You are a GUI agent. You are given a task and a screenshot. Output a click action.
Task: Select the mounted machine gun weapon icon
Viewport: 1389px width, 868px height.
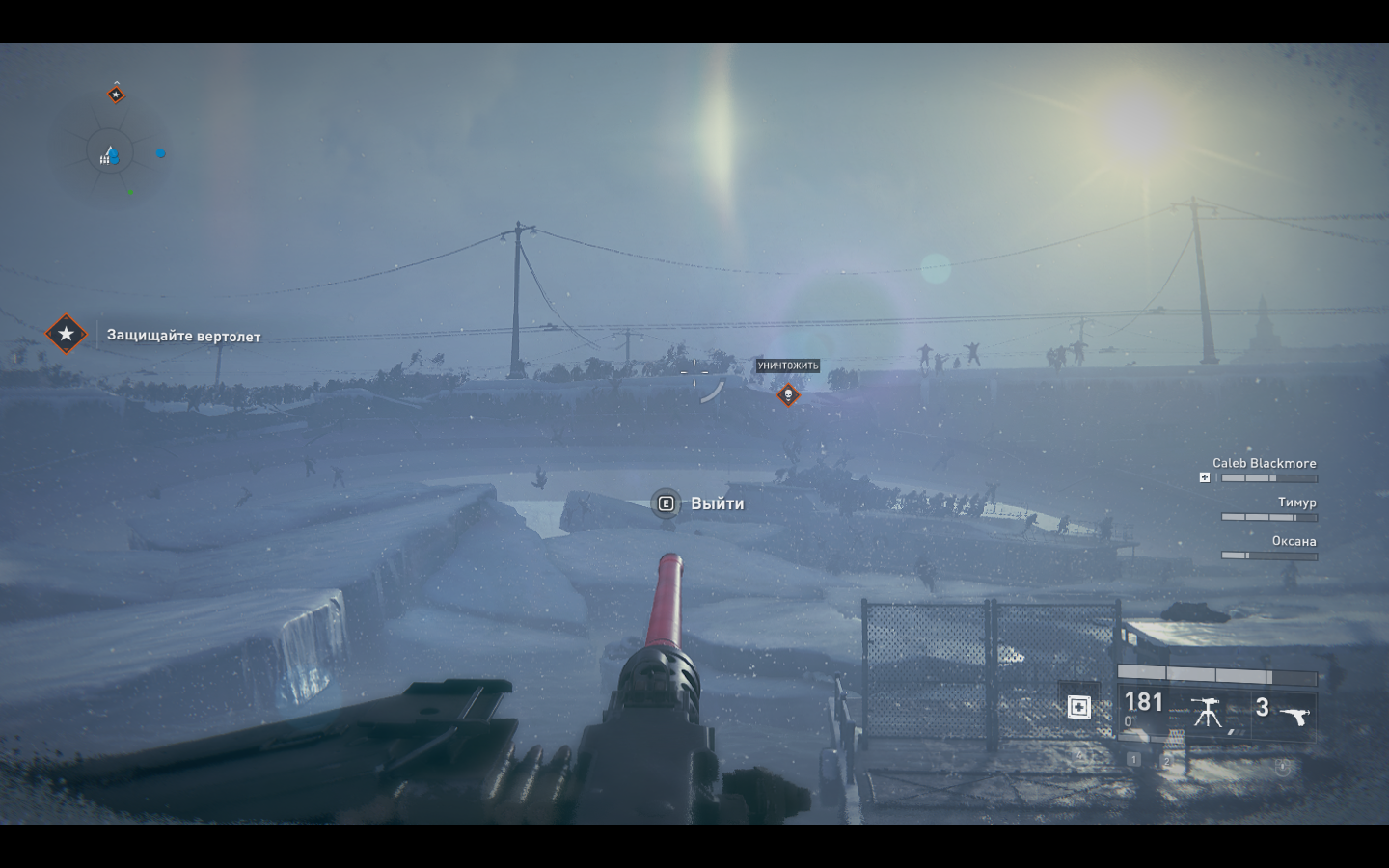tap(1207, 711)
